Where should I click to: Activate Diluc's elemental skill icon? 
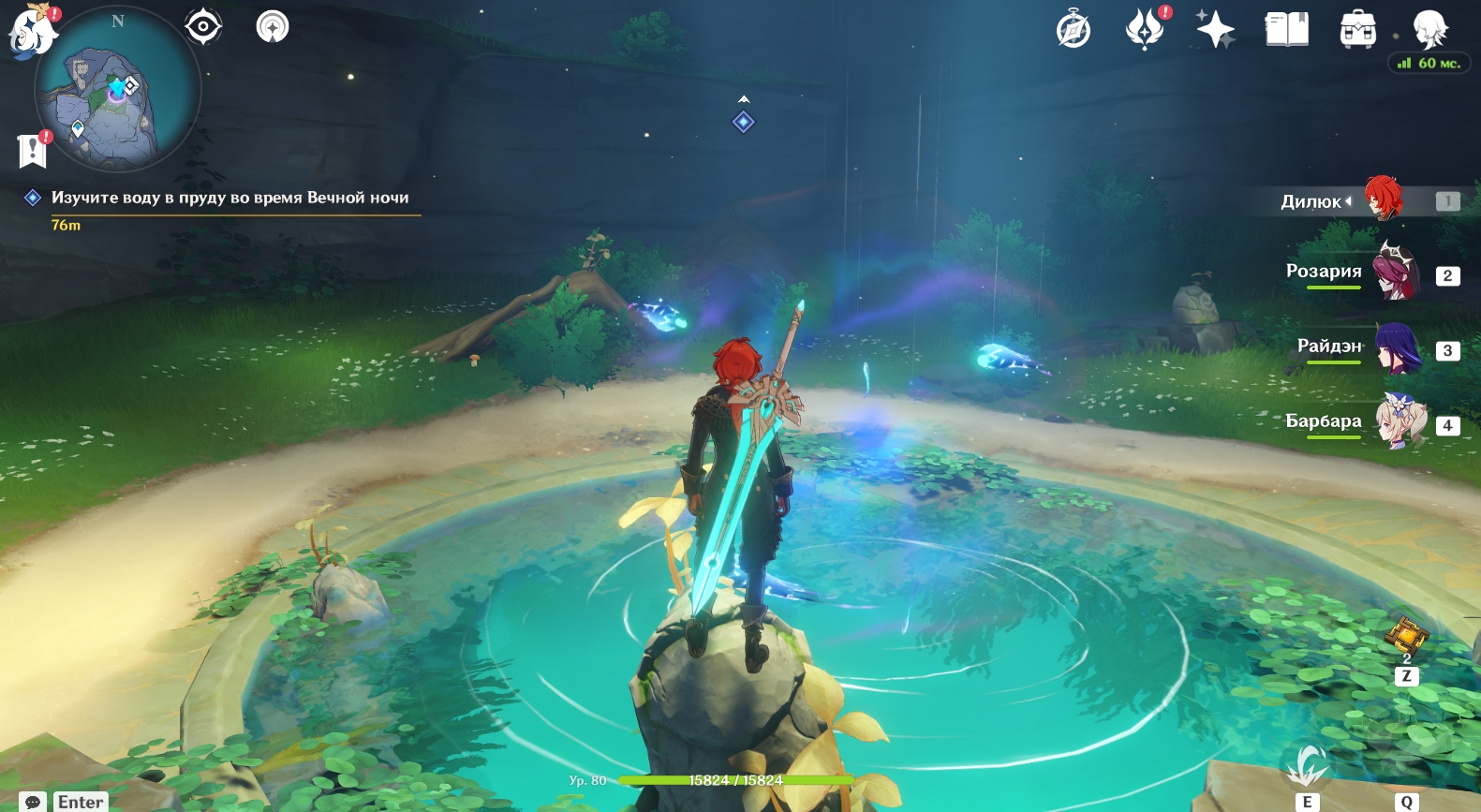click(1307, 767)
